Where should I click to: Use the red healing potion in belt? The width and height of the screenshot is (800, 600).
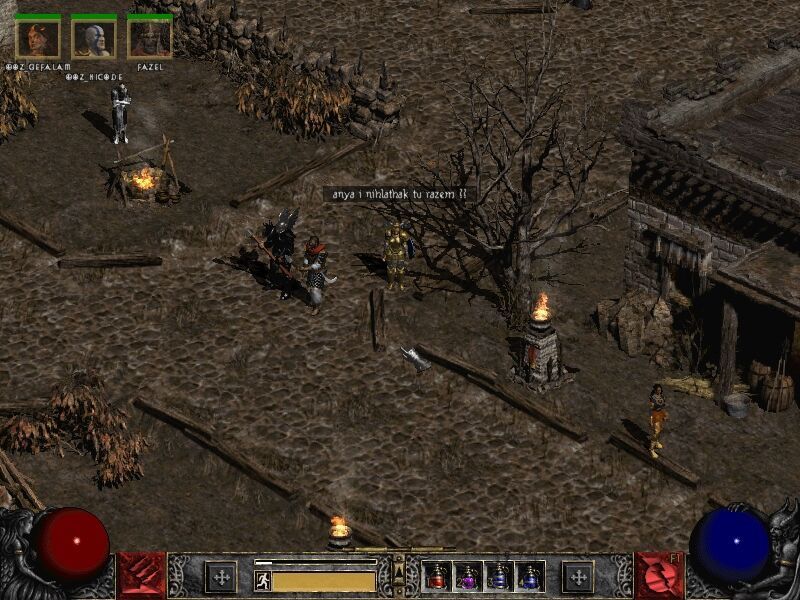pyautogui.click(x=438, y=576)
